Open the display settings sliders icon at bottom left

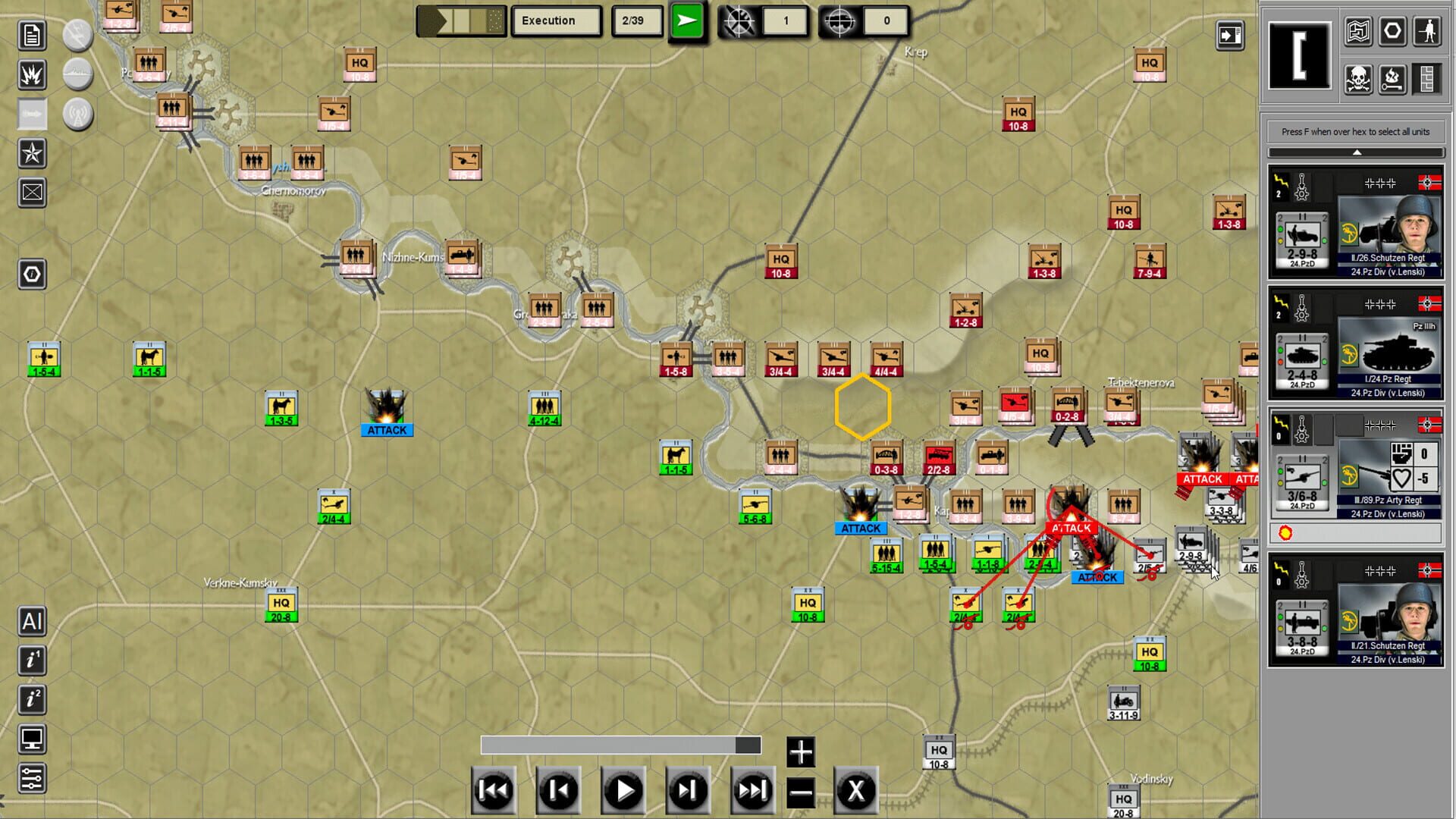(30, 777)
